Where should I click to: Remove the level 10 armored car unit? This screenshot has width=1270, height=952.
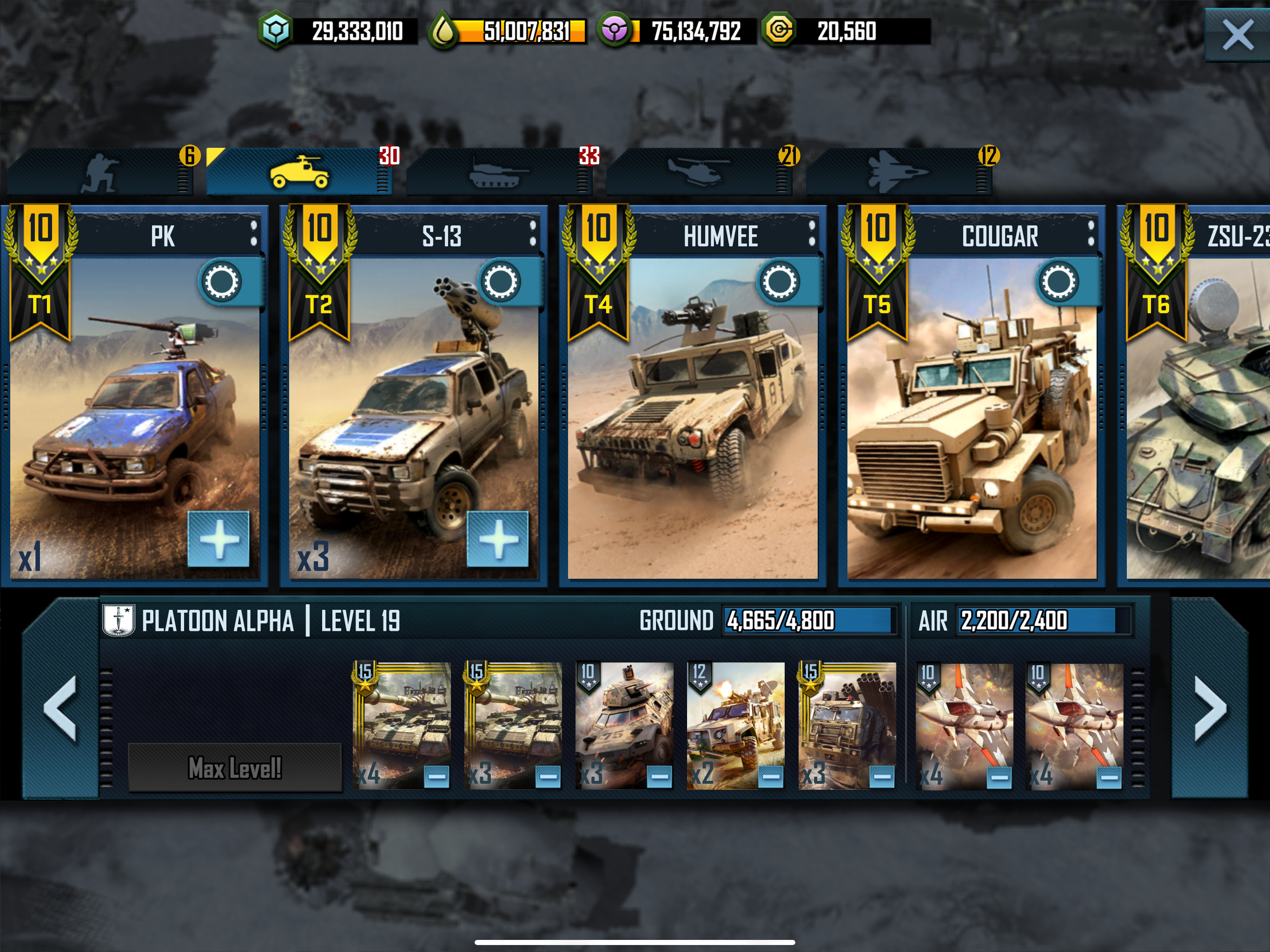click(x=660, y=777)
